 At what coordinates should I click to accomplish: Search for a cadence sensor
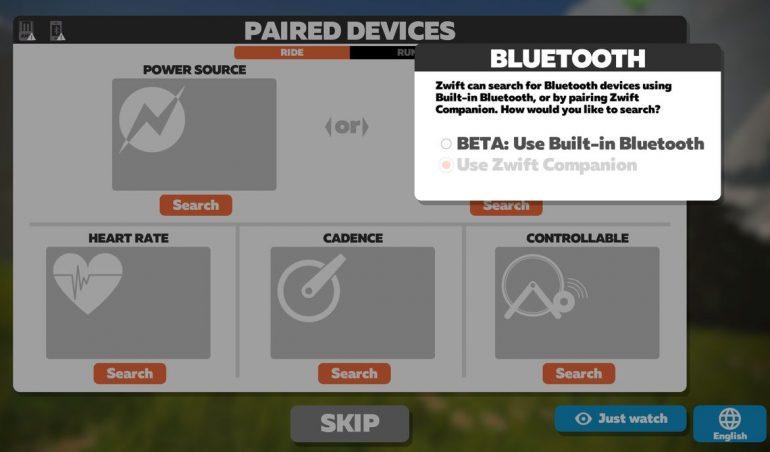354,373
